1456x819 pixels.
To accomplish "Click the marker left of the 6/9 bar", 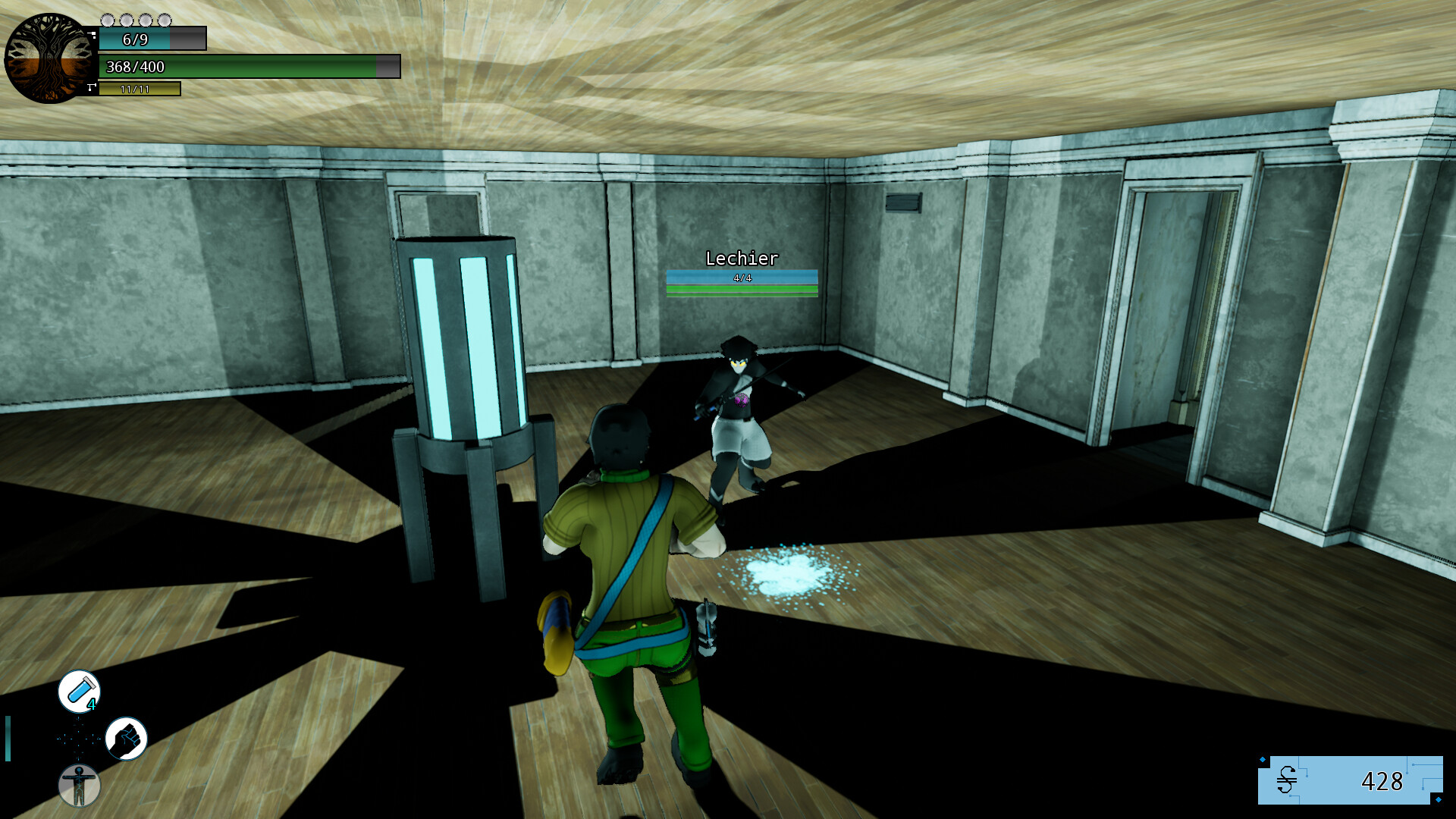I will point(92,36).
